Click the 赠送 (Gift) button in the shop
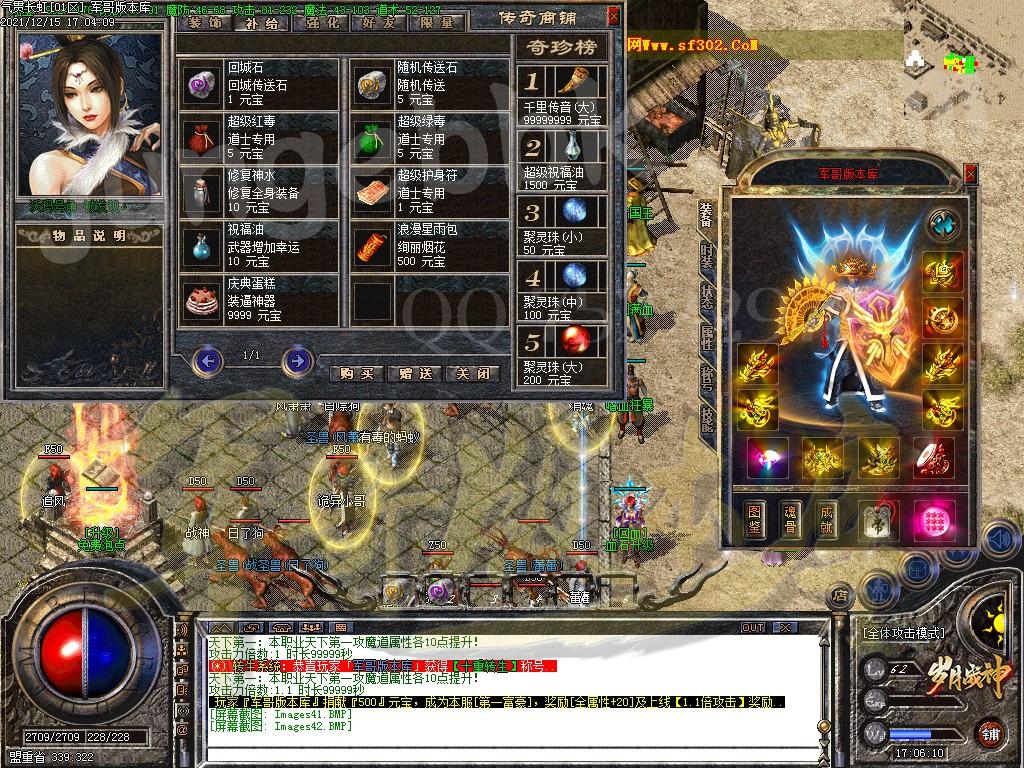The image size is (1024, 768). [415, 373]
